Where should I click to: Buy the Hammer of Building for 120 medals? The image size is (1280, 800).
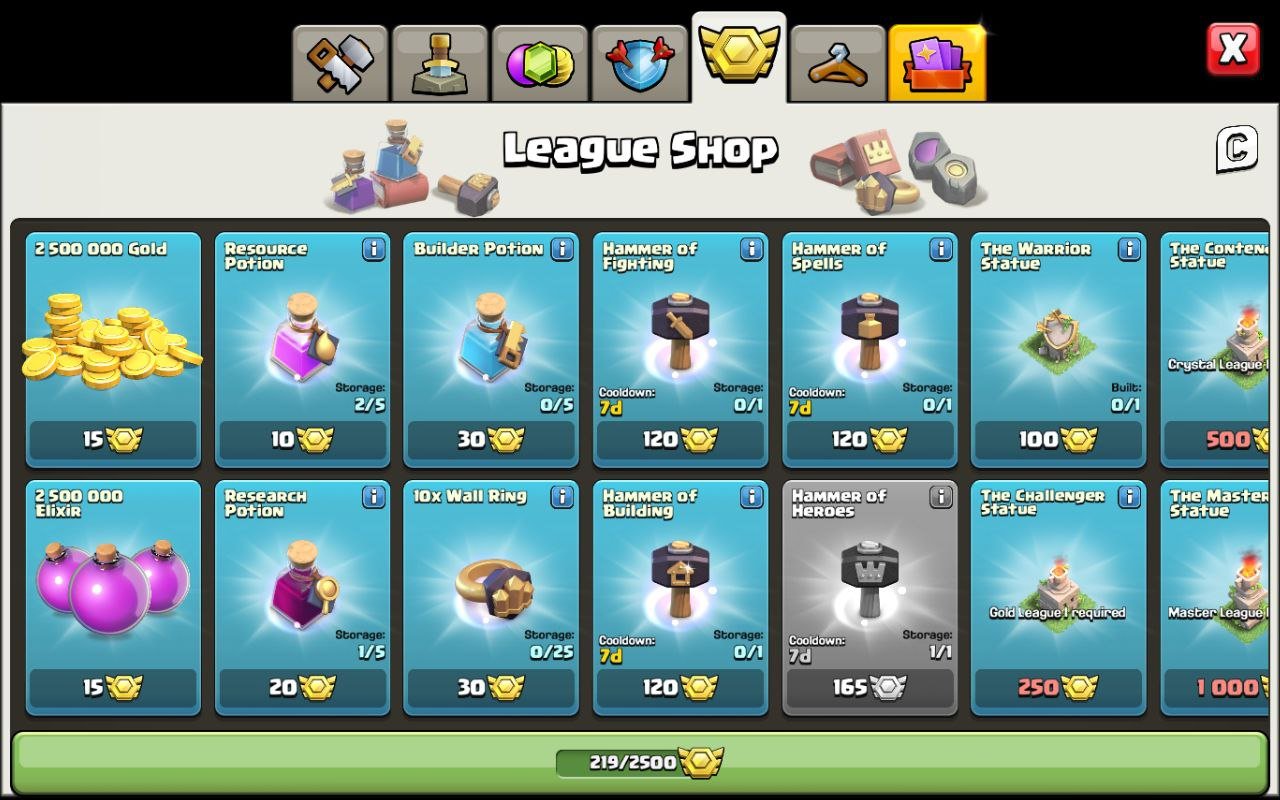point(680,689)
